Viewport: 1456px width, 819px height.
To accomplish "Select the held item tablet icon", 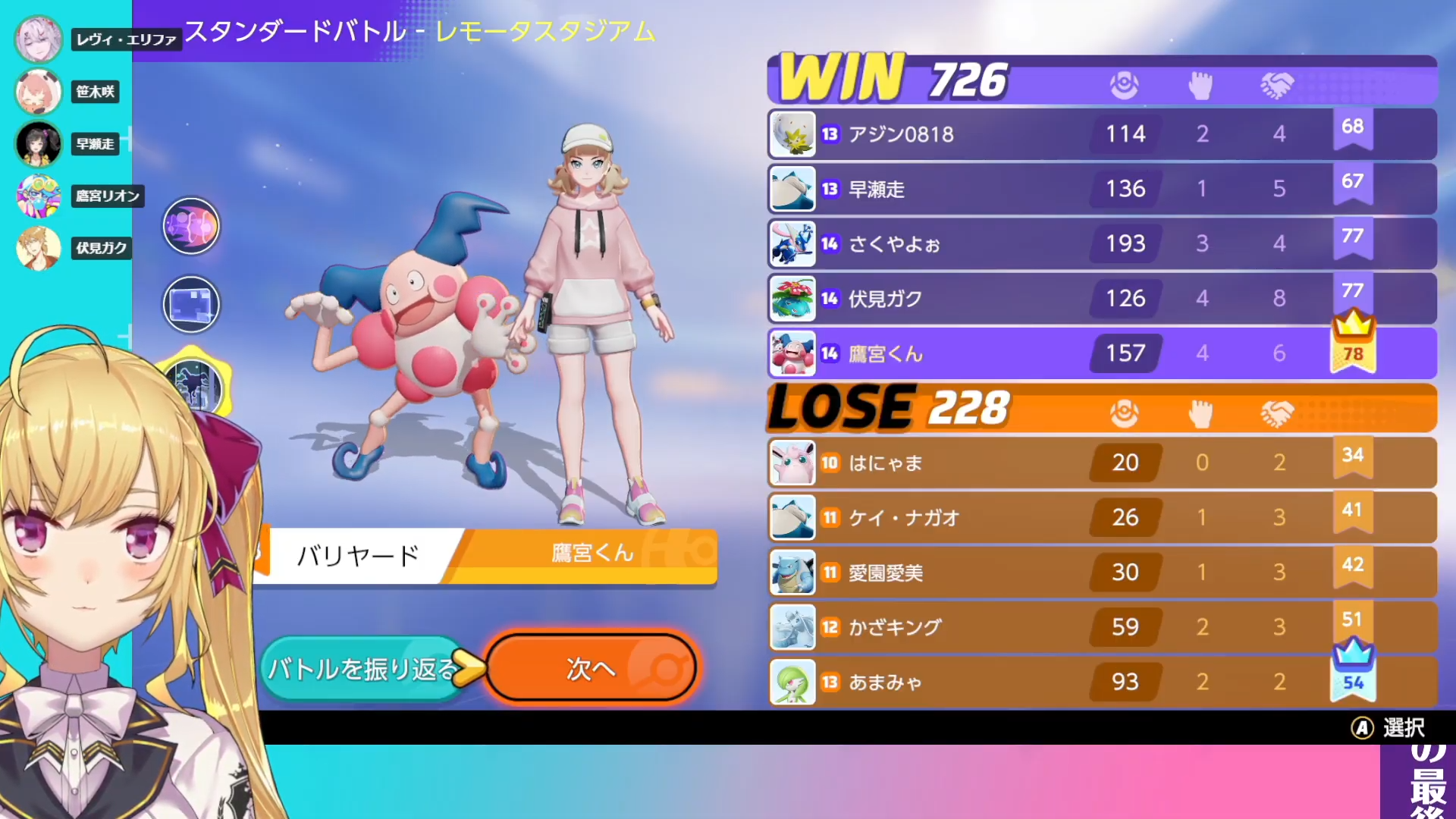I will (191, 303).
